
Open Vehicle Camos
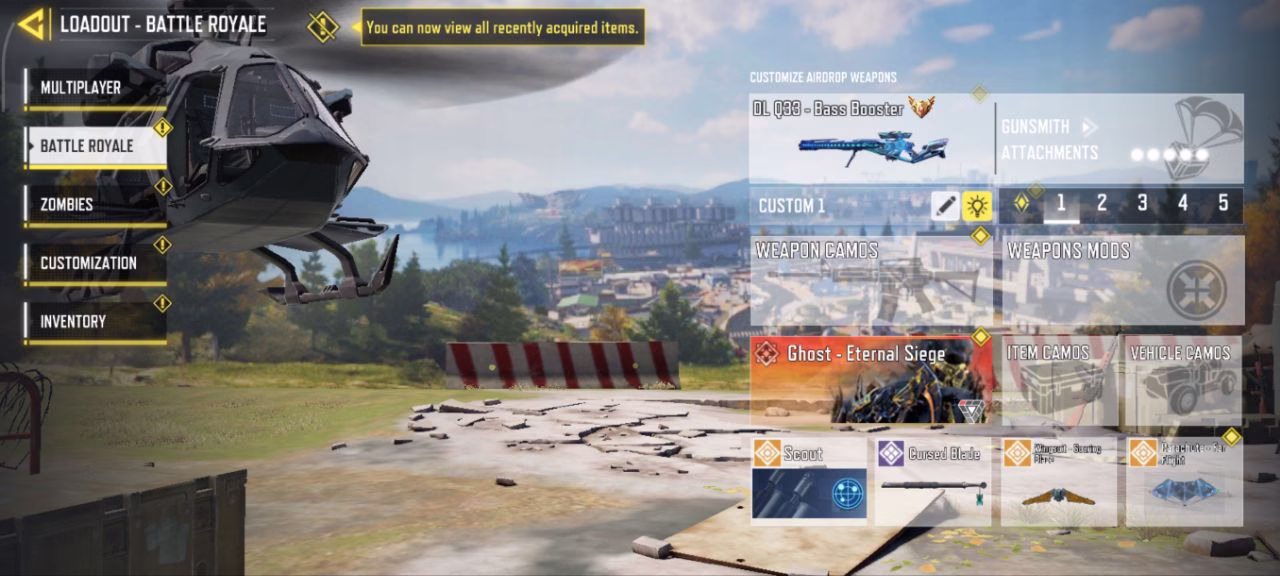click(1183, 380)
